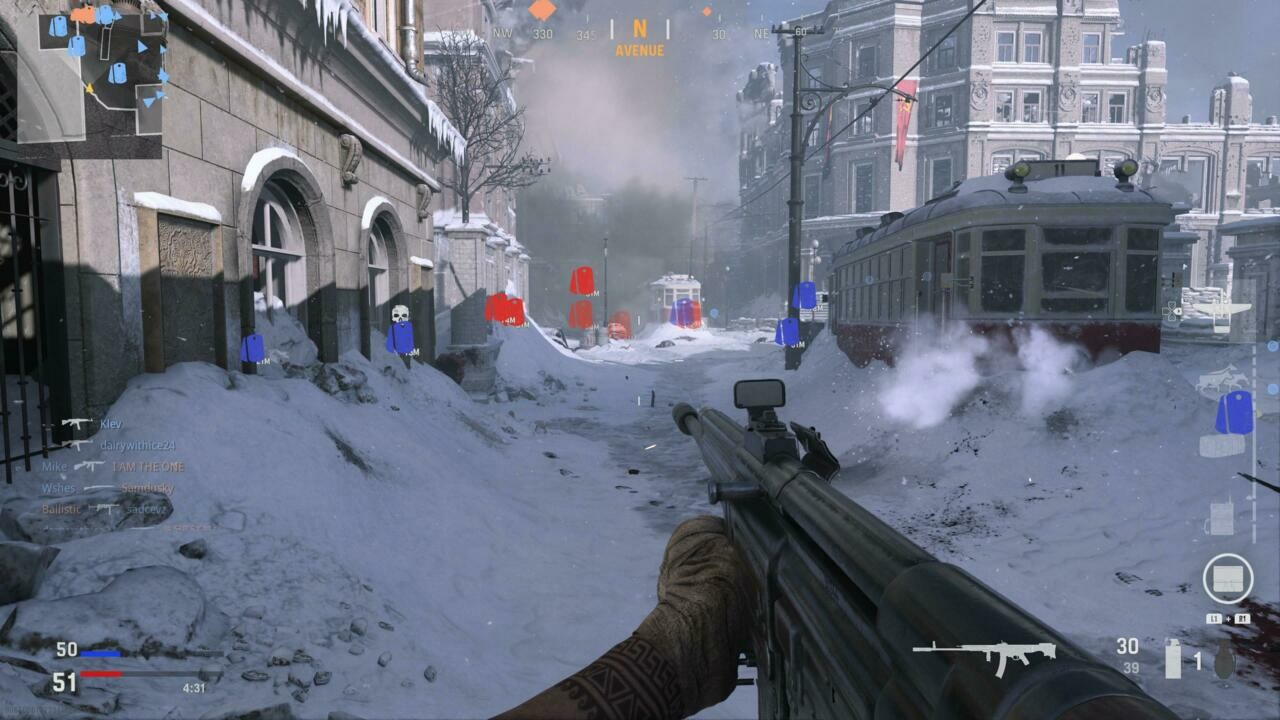Click Ballistic's sniper icon in the killfeed

pos(104,509)
